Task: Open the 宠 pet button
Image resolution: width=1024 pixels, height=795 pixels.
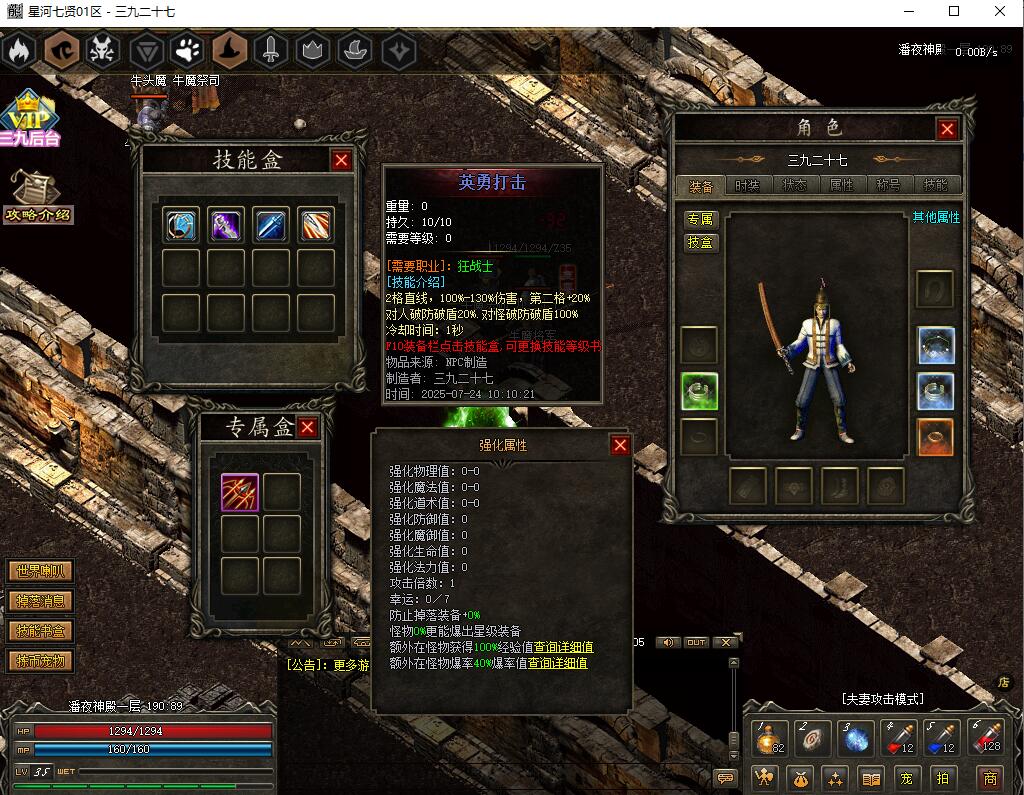Action: (905, 777)
